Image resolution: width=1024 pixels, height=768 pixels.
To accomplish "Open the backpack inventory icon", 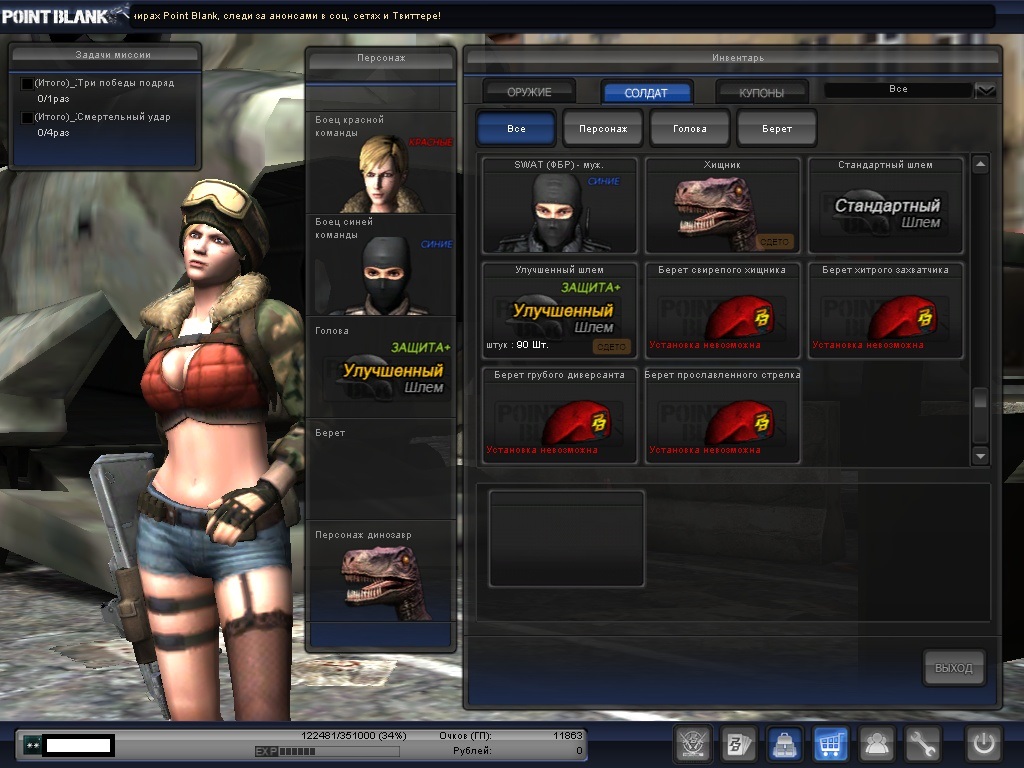I will coord(782,744).
